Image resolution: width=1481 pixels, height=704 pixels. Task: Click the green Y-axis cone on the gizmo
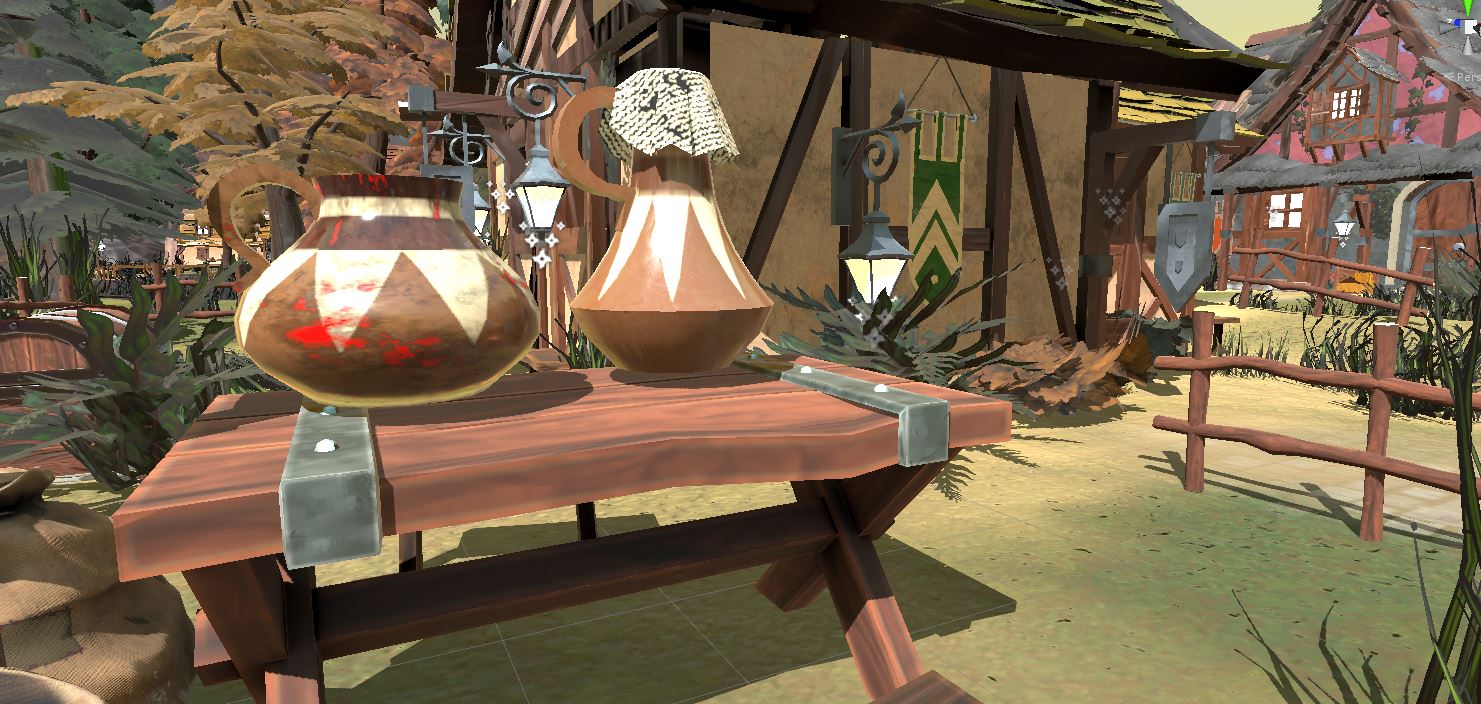click(x=1468, y=7)
